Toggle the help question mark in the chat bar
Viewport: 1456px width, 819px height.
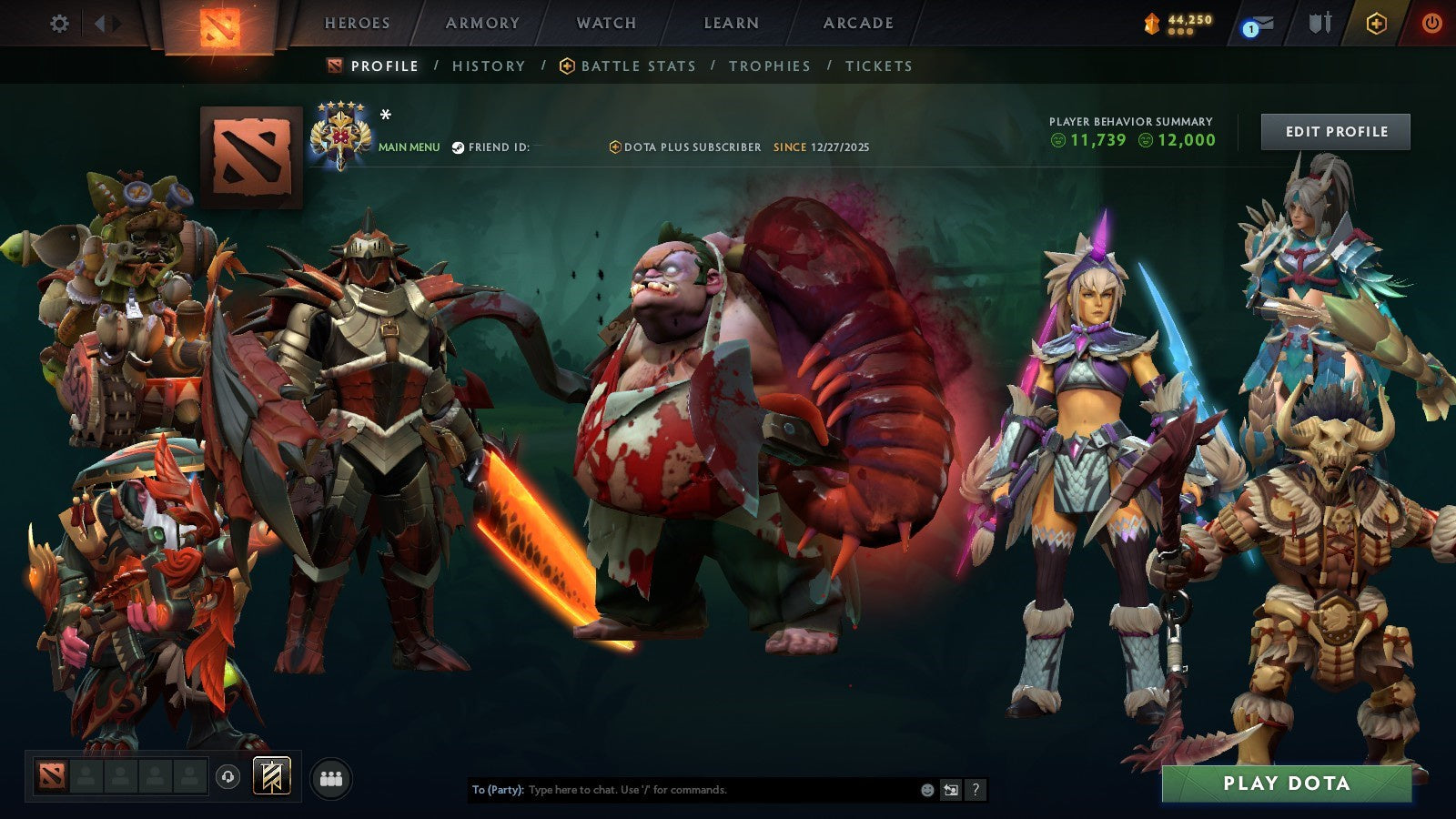(x=975, y=791)
